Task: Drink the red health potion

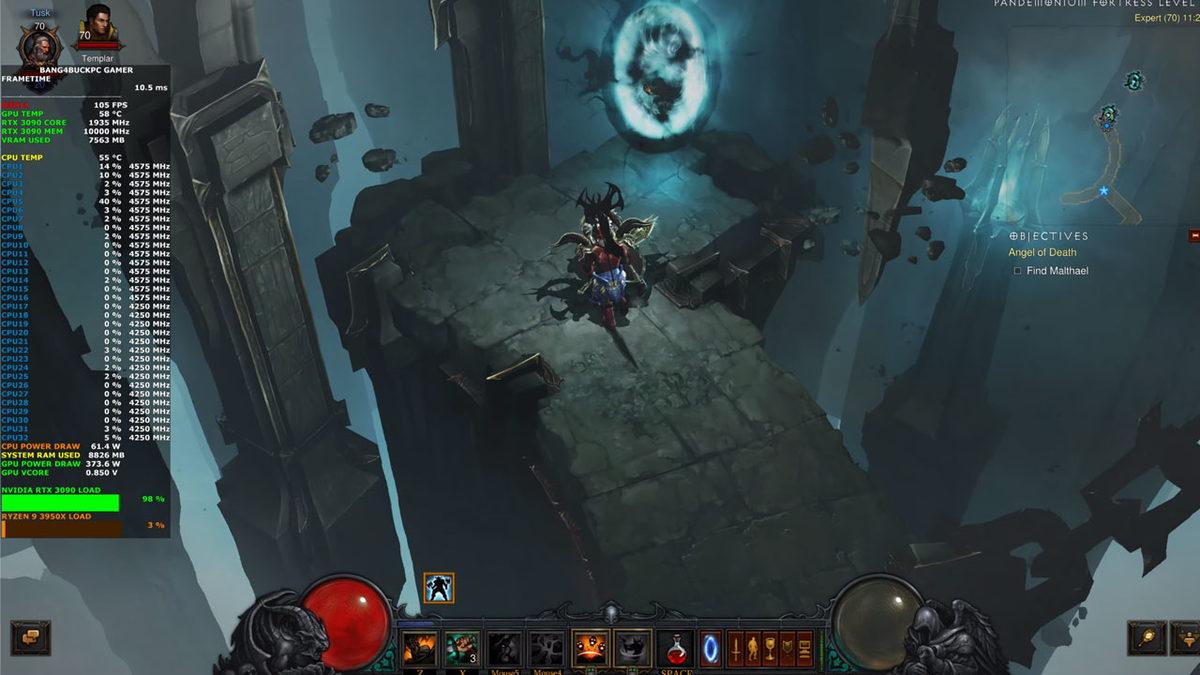Action: [x=676, y=649]
